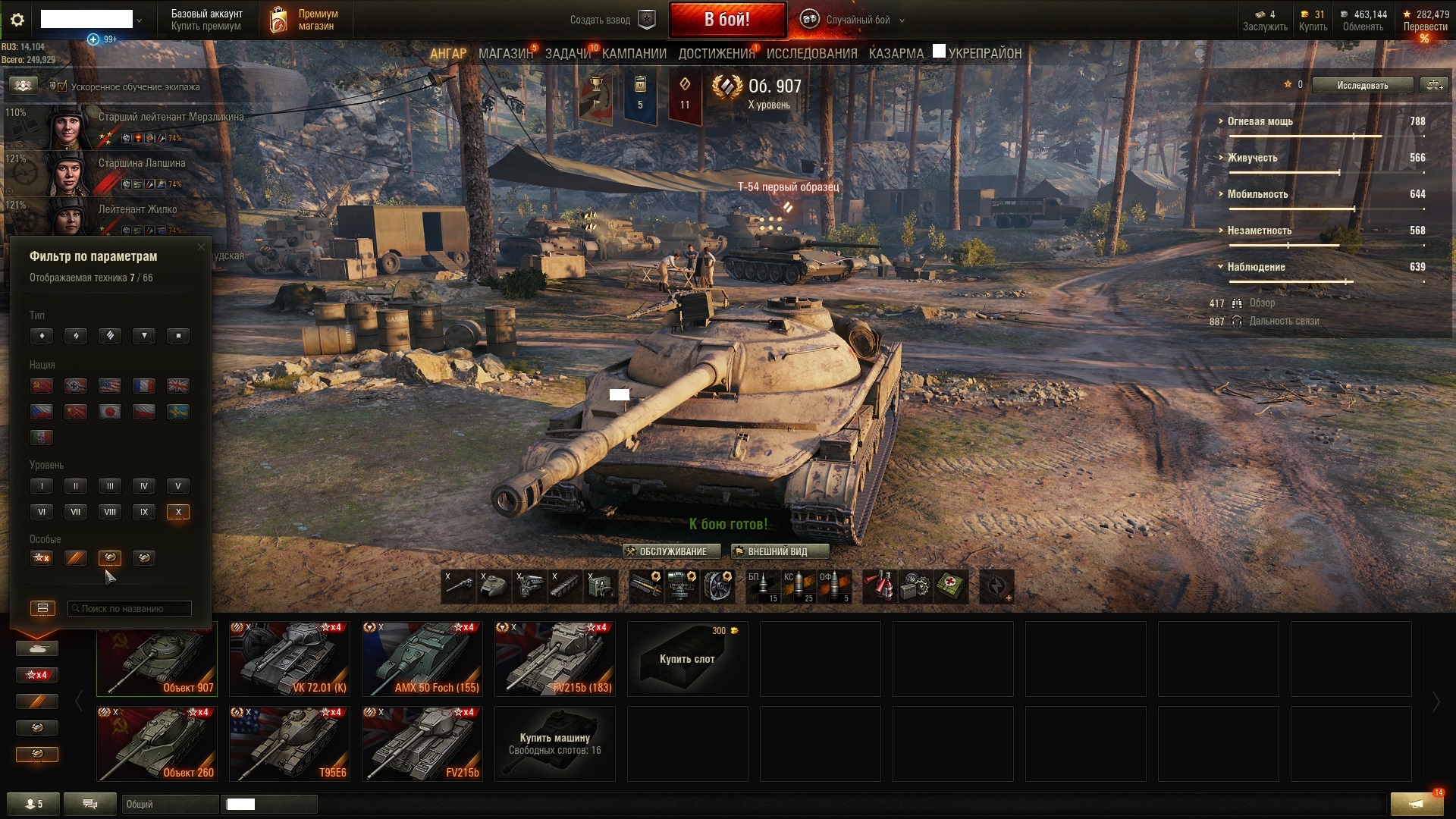This screenshot has width=1456, height=819.
Task: Select the VK 72.01 (K) tank
Action: click(289, 659)
